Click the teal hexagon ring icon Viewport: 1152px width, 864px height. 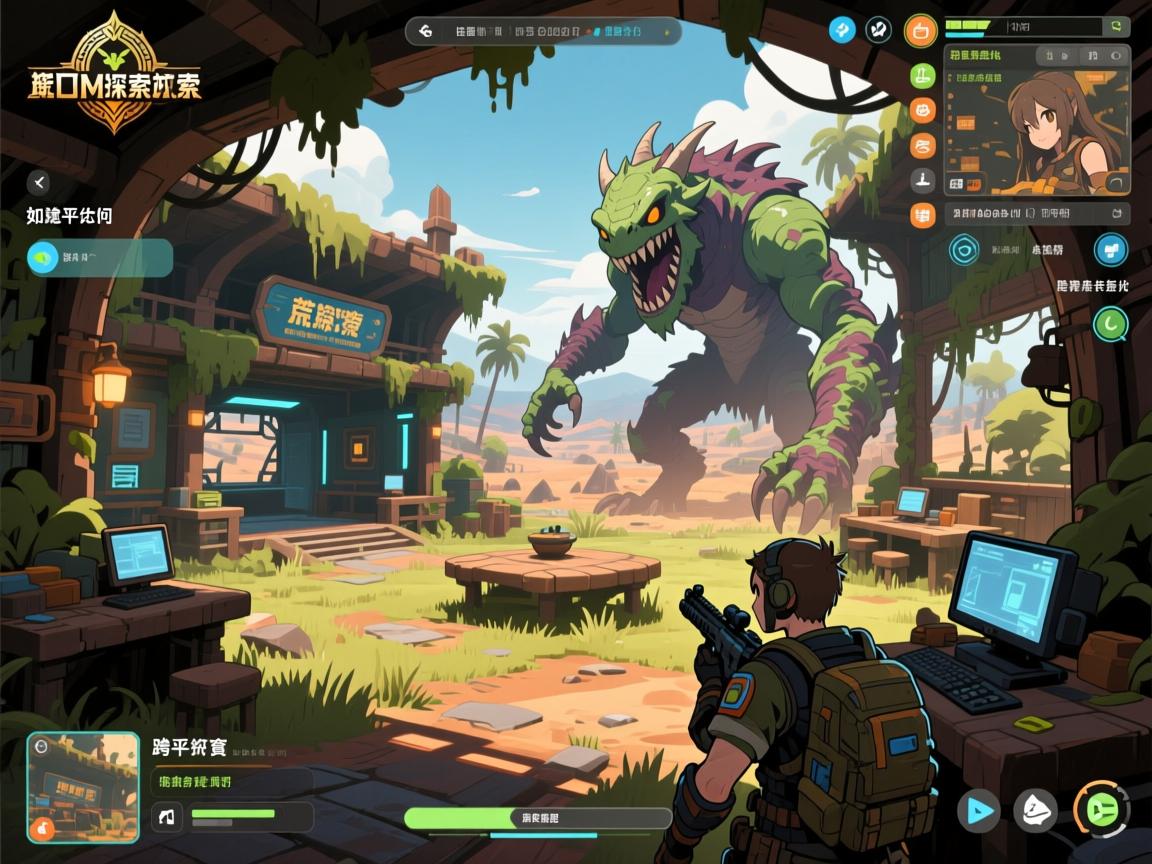point(964,249)
